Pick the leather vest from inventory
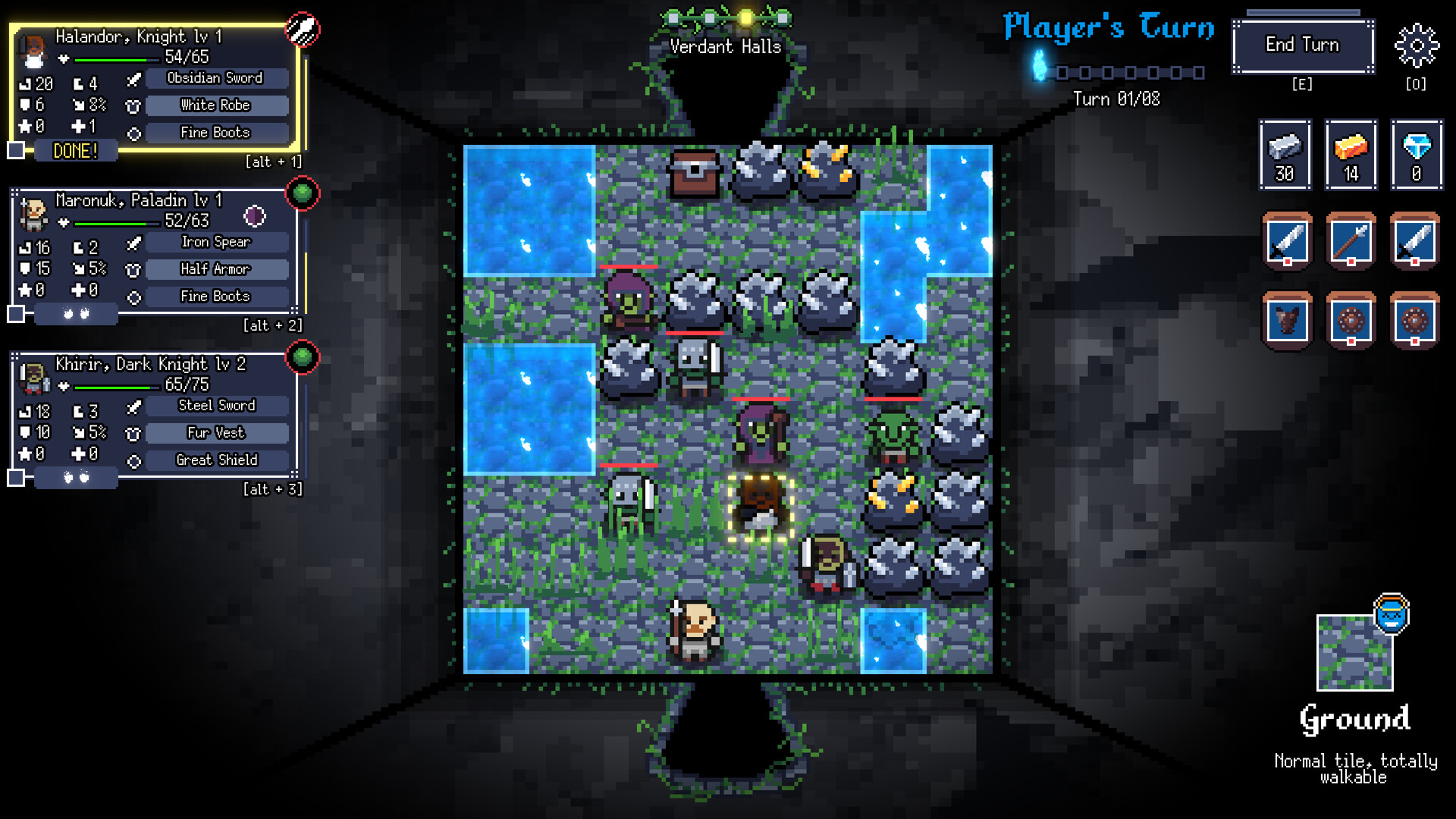 point(1286,319)
